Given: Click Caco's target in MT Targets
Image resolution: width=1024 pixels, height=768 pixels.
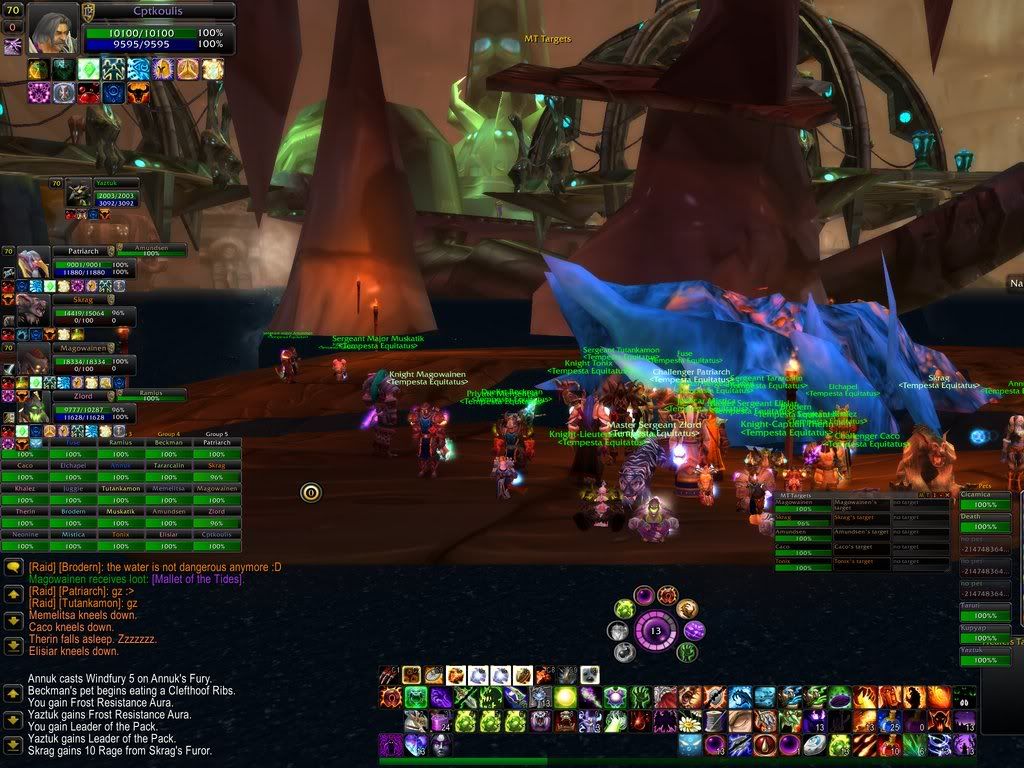Looking at the screenshot, I should coord(861,547).
